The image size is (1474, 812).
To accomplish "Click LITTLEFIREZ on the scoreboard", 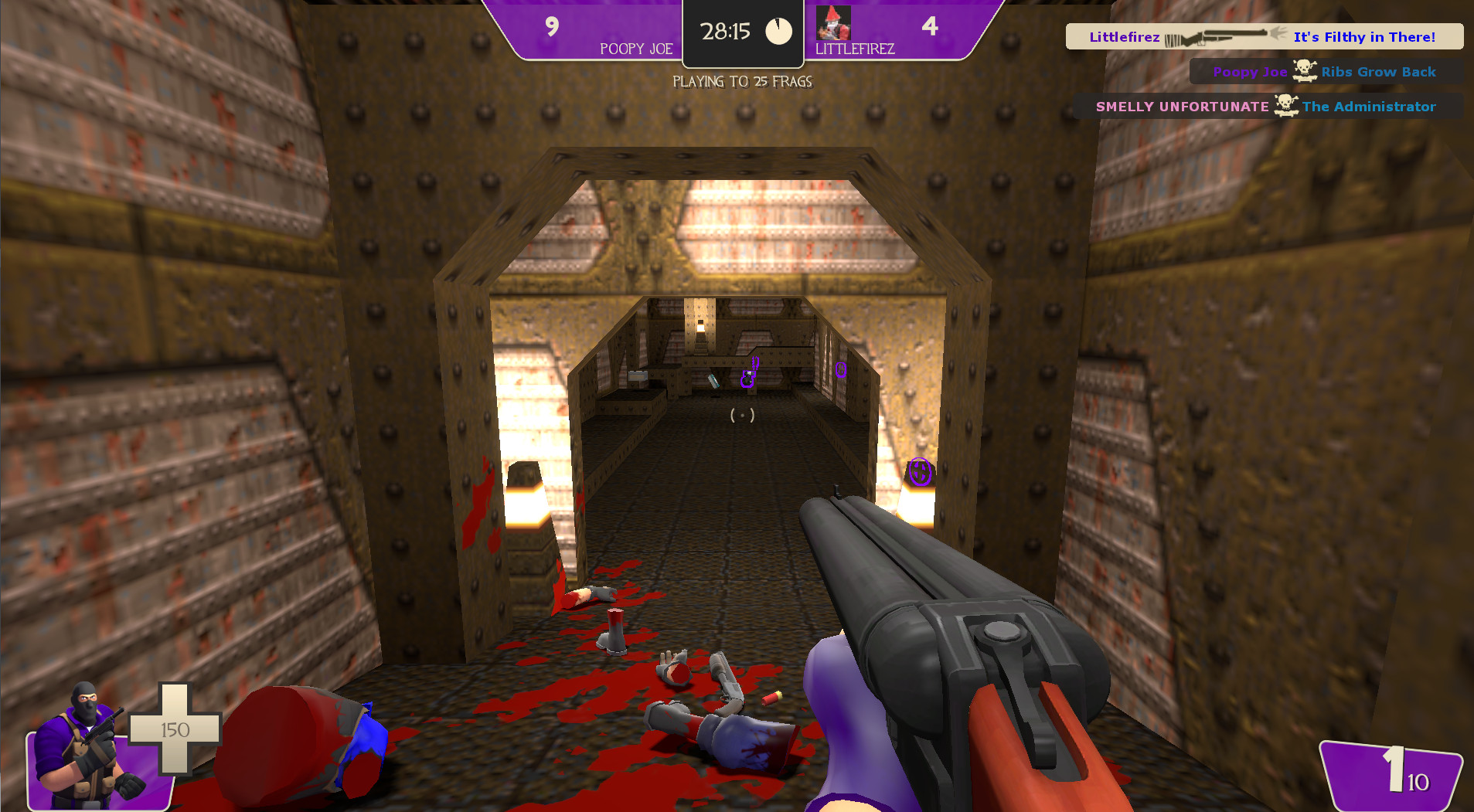I will (x=856, y=48).
